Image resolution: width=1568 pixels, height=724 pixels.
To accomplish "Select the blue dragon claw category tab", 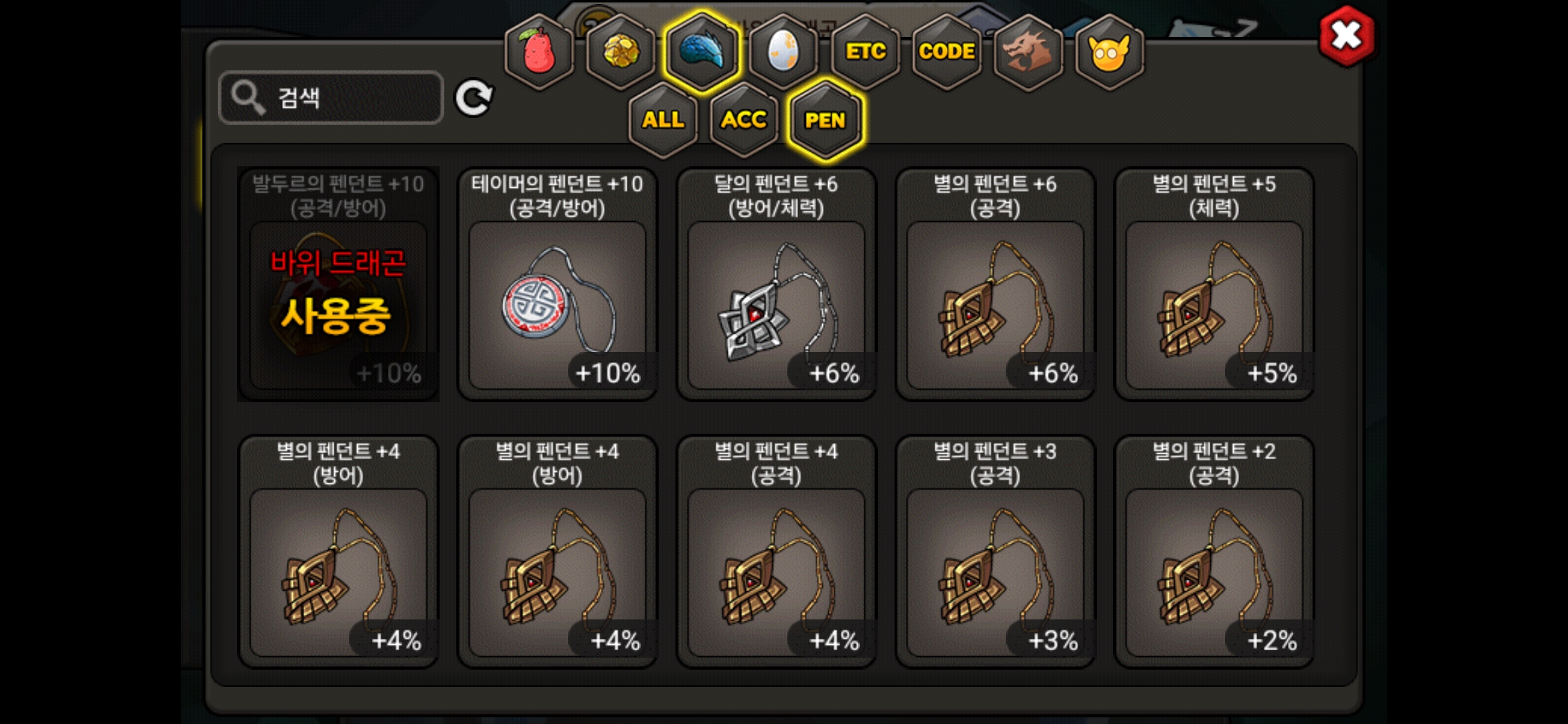I will coord(702,52).
